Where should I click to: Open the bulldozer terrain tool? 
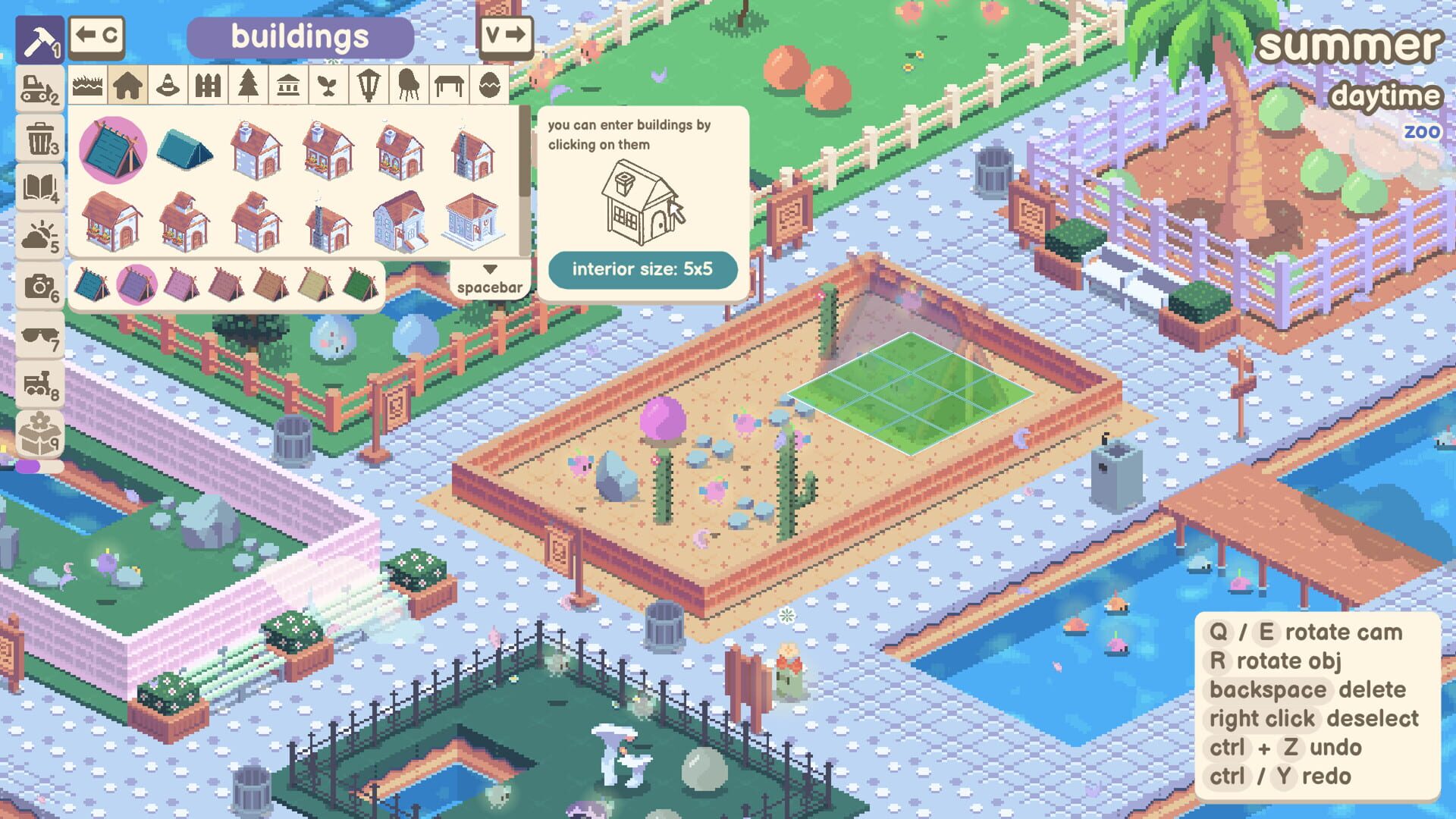pos(39,89)
